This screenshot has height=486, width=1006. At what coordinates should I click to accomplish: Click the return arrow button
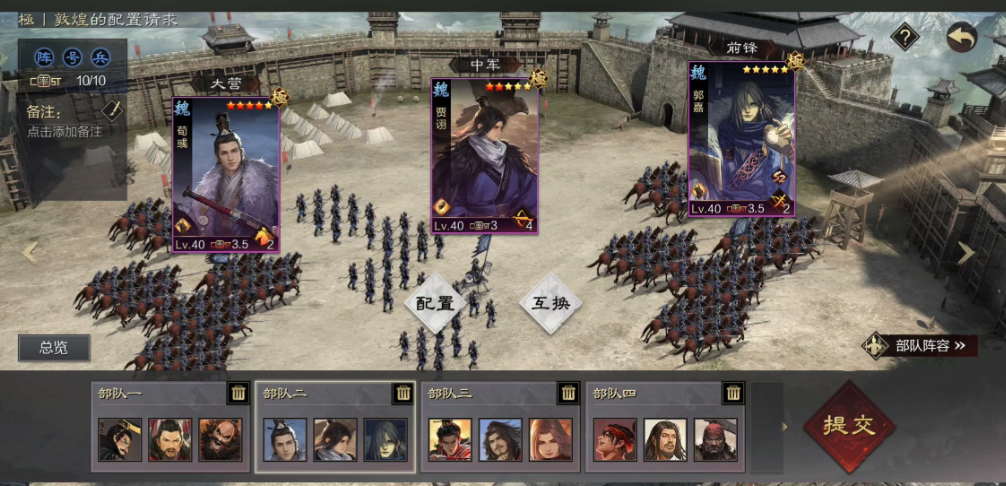coord(962,38)
